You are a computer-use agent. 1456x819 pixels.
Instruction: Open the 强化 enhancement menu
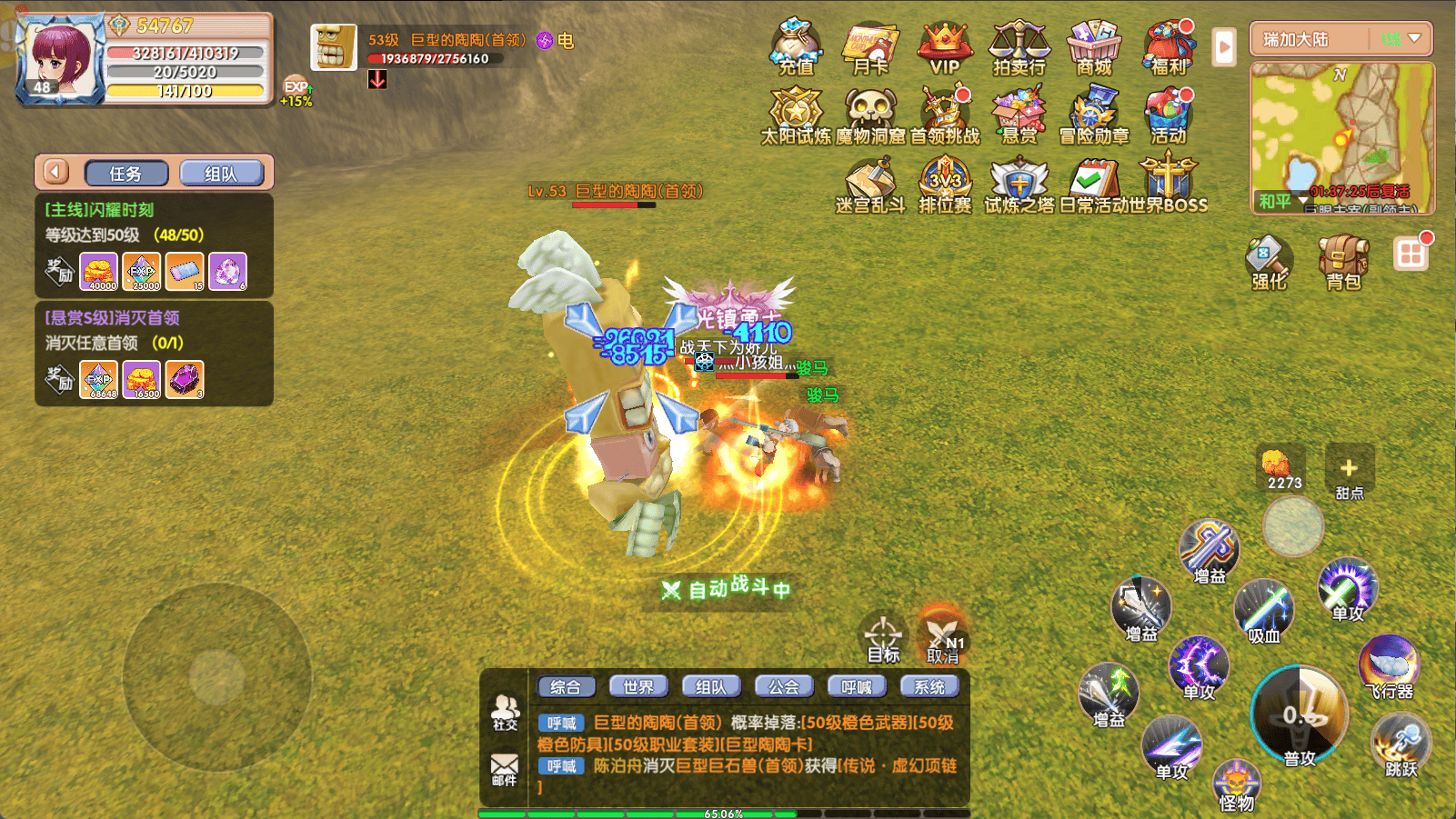pyautogui.click(x=1269, y=261)
